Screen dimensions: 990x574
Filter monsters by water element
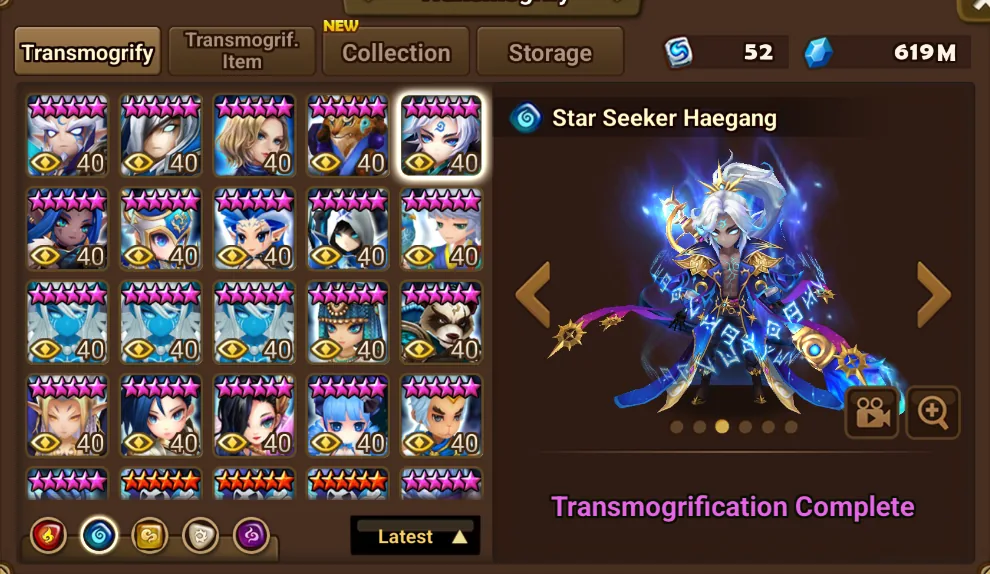coord(98,536)
